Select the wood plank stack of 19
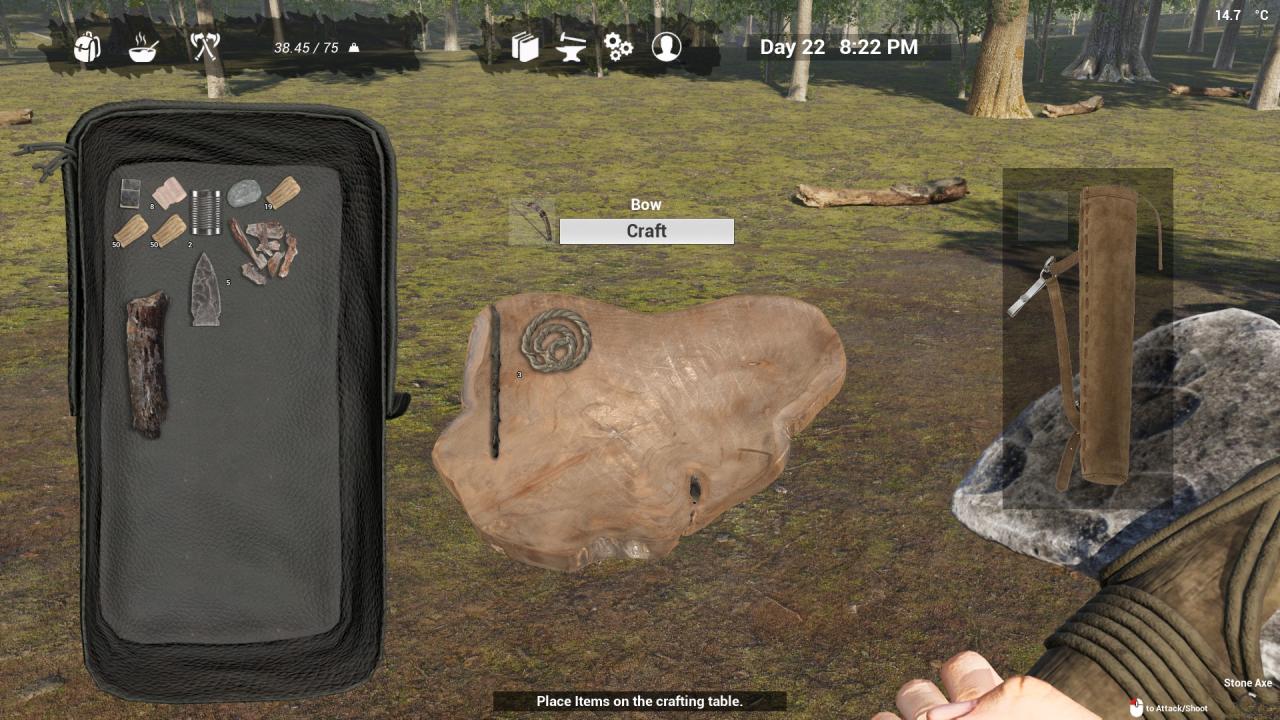Image resolution: width=1280 pixels, height=720 pixels. pyautogui.click(x=283, y=191)
